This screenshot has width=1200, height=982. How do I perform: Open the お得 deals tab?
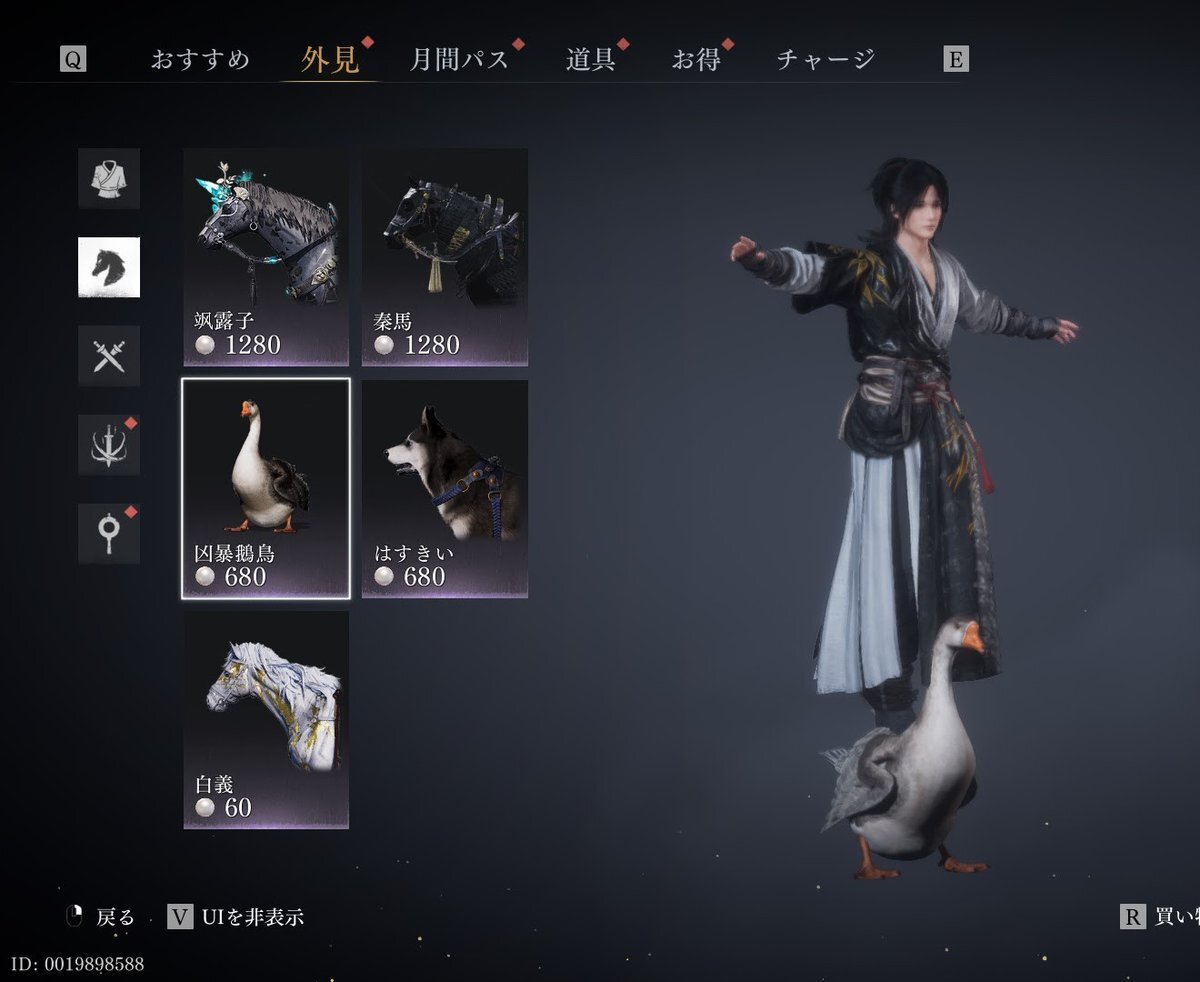pyautogui.click(x=696, y=59)
